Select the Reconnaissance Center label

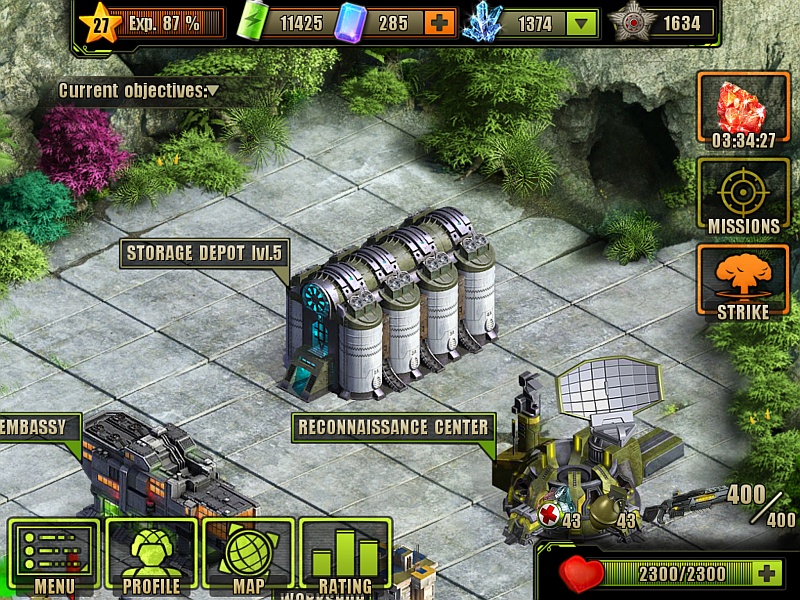tap(394, 428)
